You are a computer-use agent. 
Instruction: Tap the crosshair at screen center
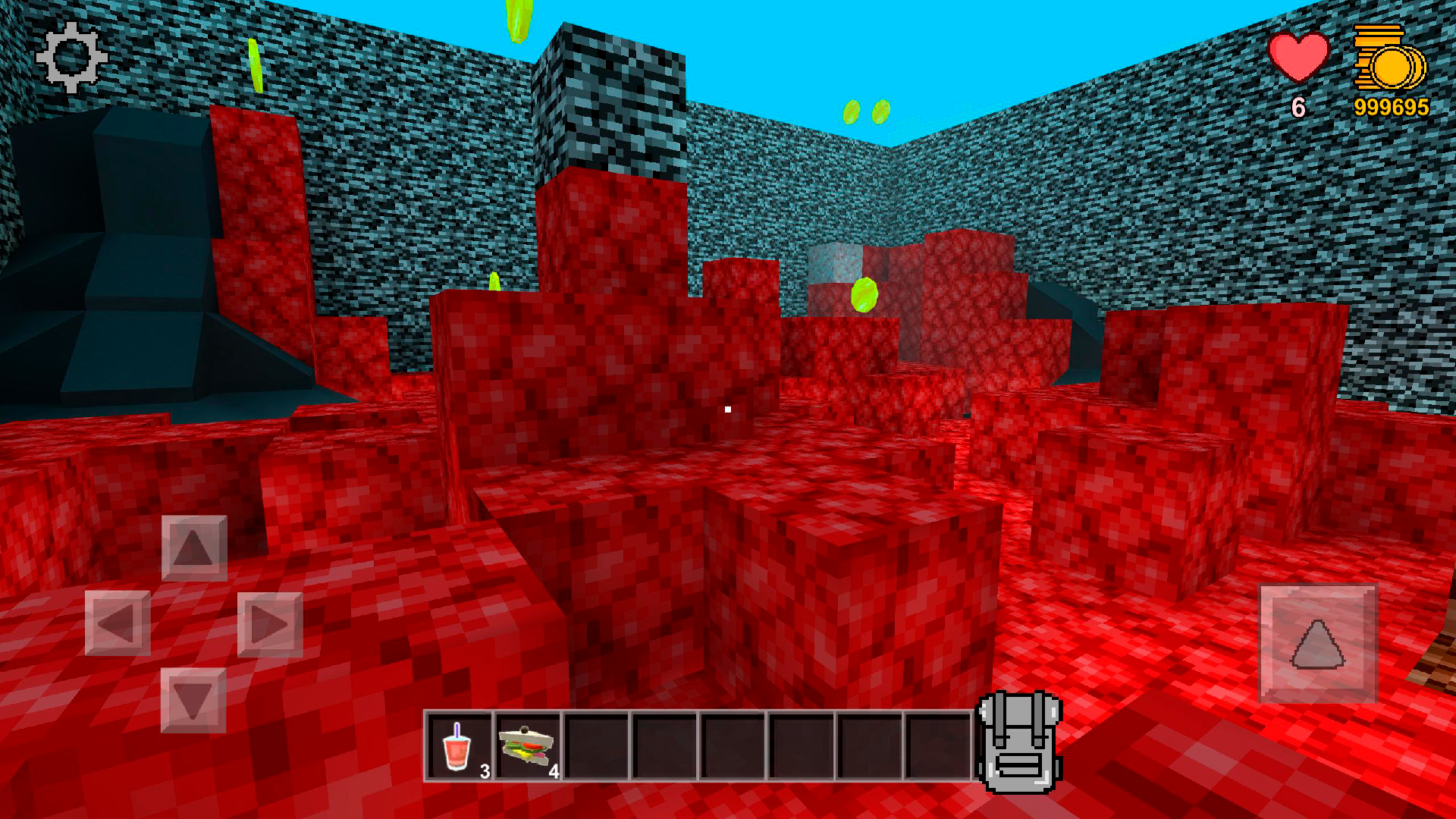click(x=728, y=409)
